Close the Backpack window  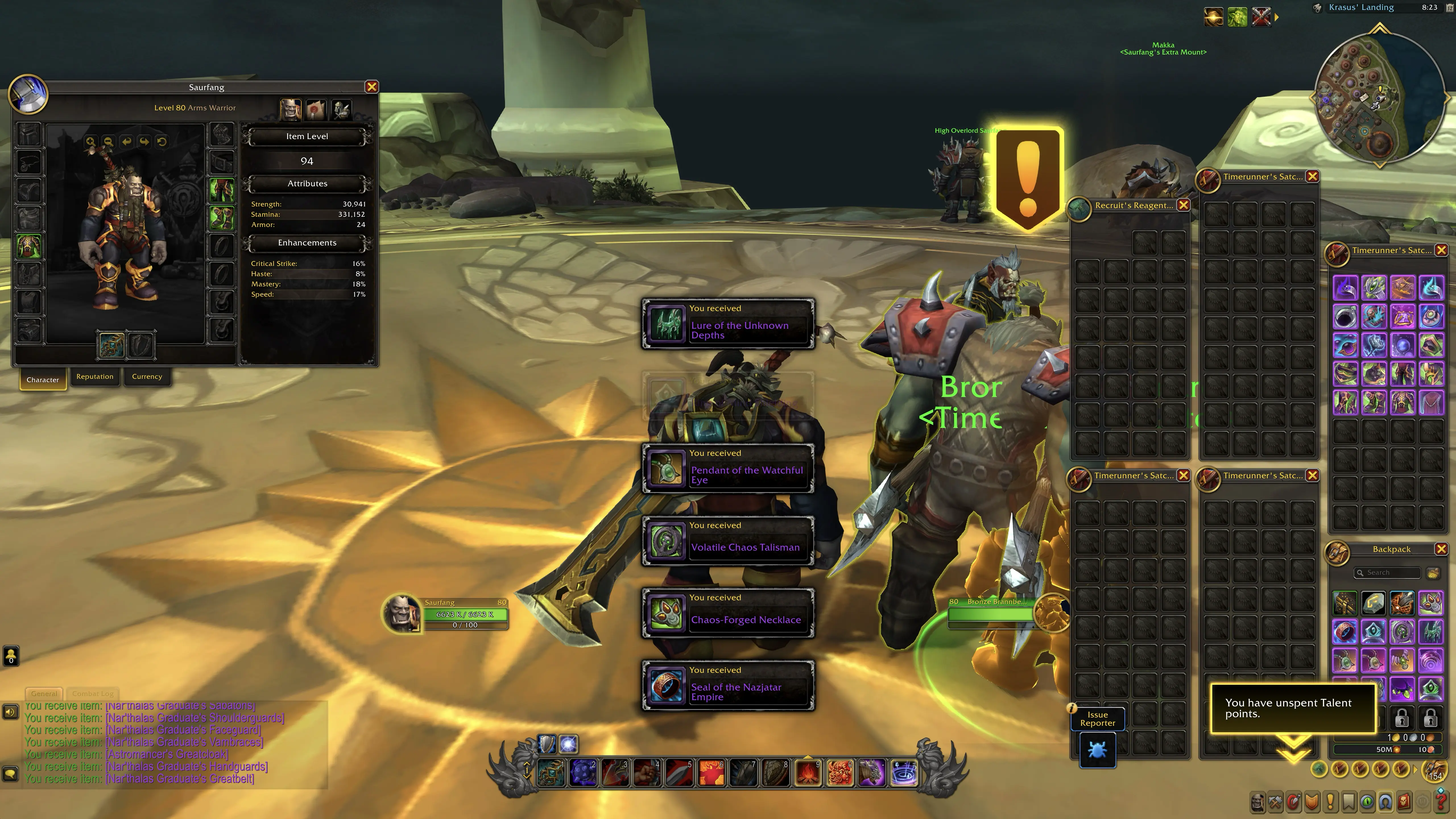click(1441, 549)
